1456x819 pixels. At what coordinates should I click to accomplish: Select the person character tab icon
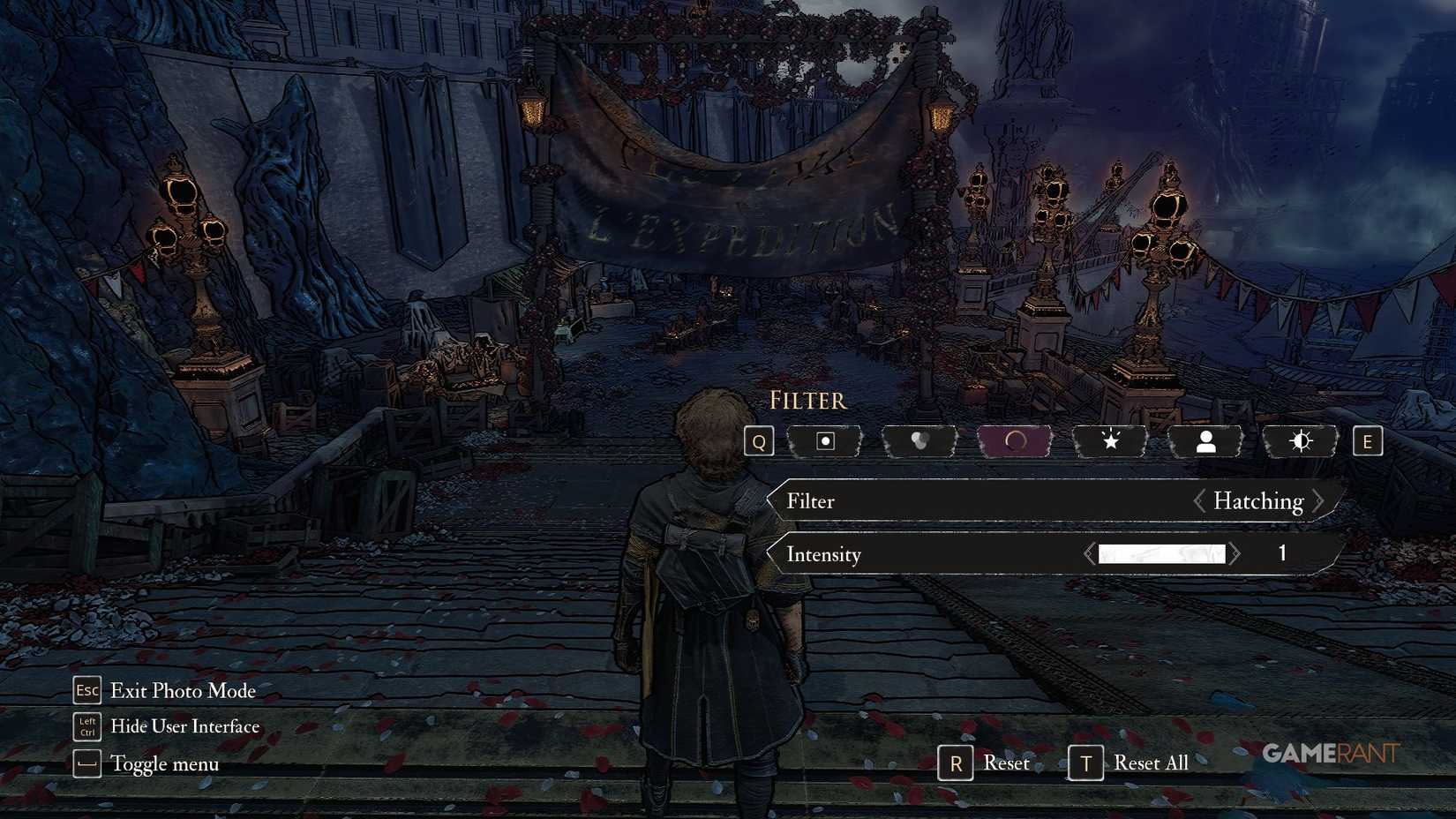pos(1205,440)
